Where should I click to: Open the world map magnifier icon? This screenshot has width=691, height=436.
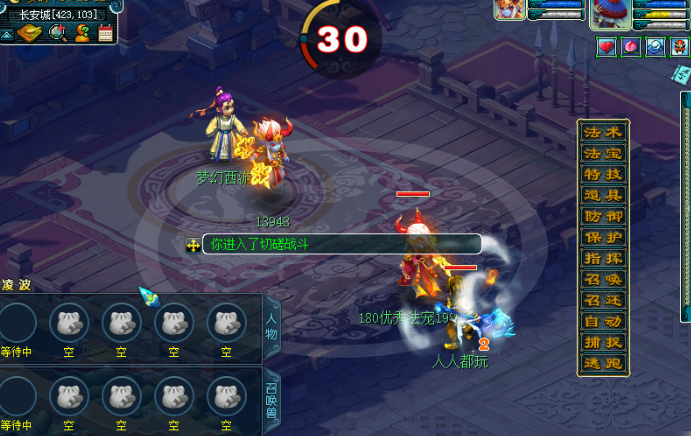pos(57,34)
